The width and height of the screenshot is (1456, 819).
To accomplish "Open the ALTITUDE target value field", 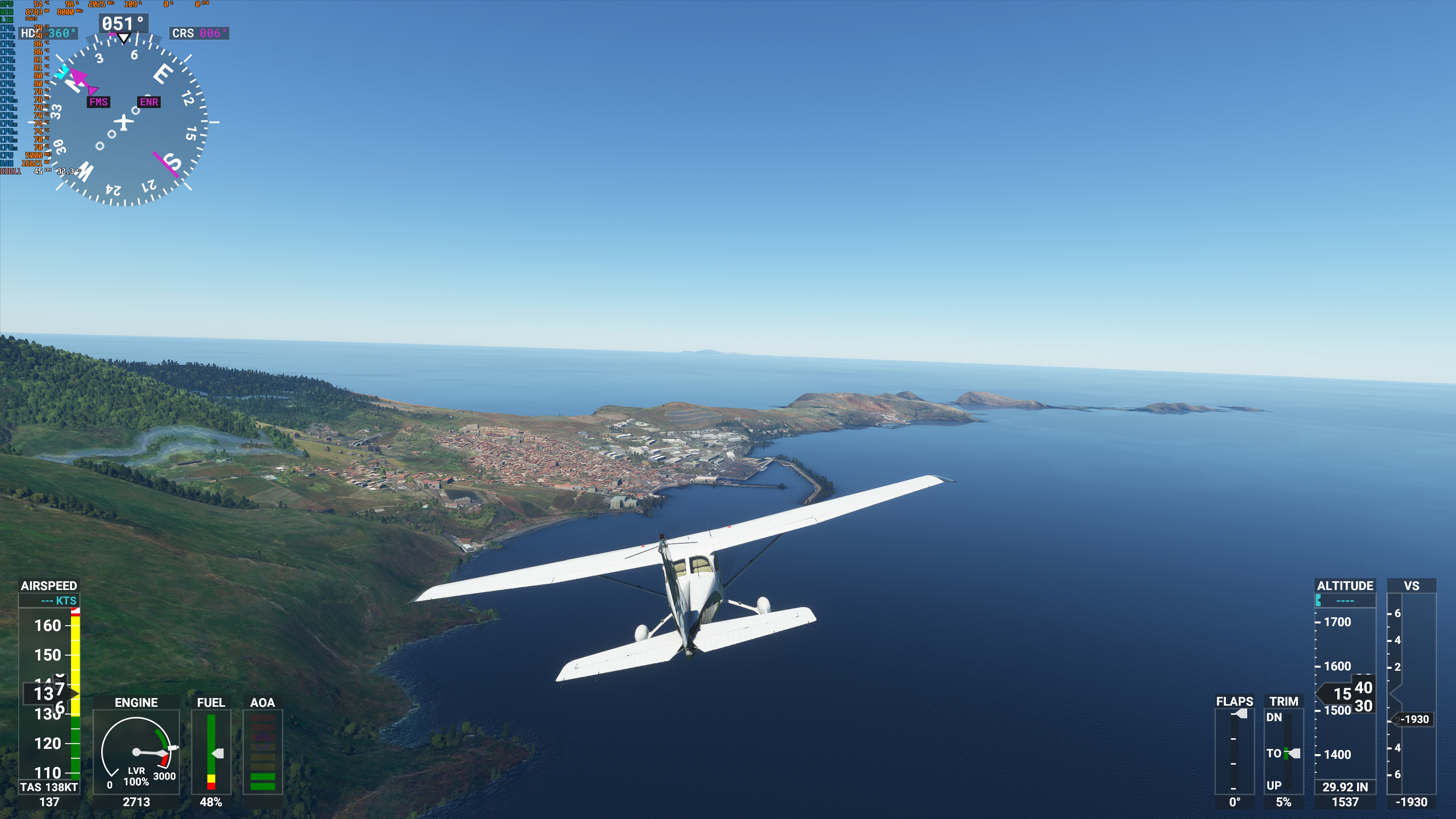I will tap(1345, 601).
